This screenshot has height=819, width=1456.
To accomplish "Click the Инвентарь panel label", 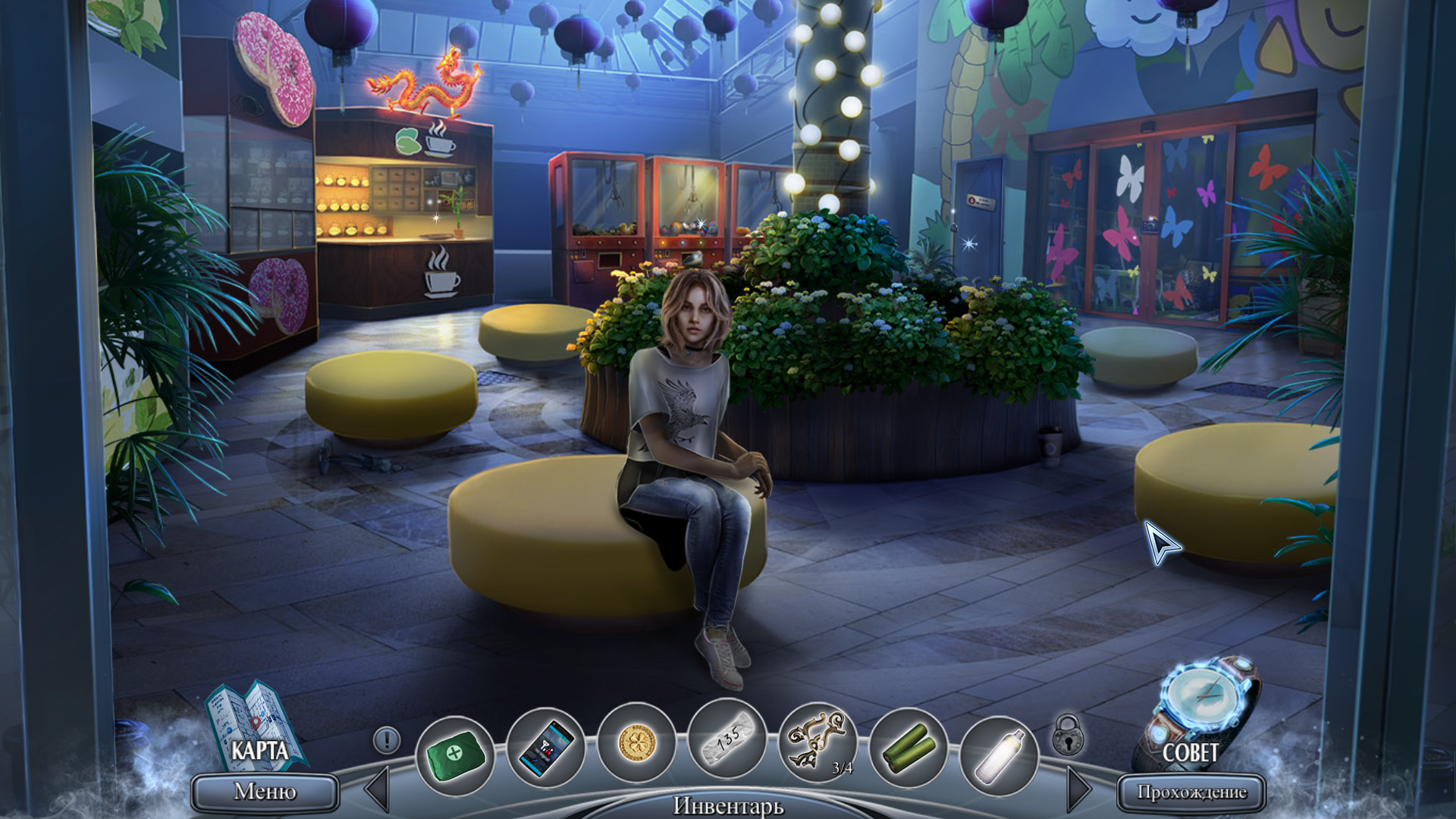I will point(728,805).
